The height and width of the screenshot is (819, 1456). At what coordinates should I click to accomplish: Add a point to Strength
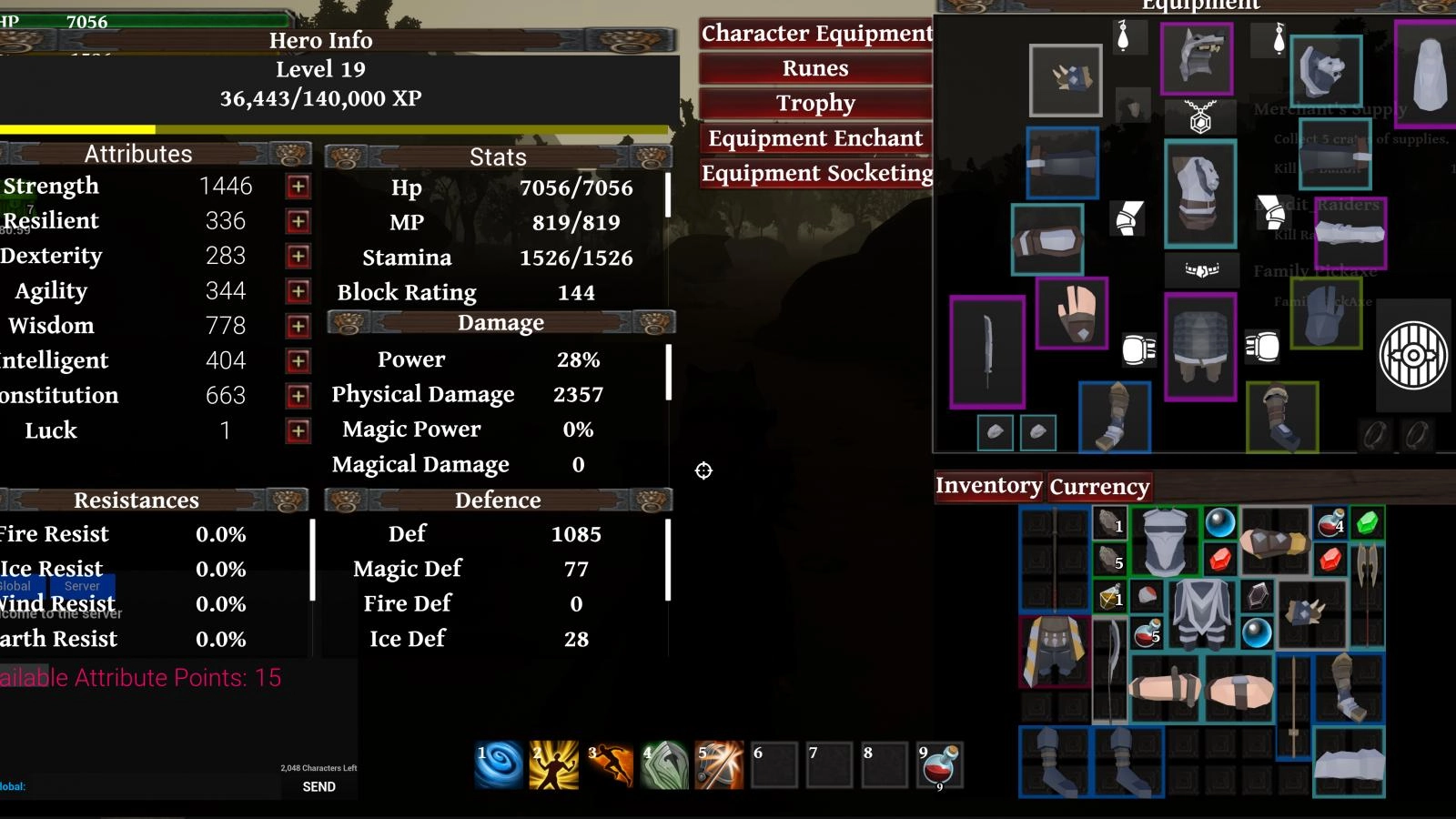(x=298, y=187)
